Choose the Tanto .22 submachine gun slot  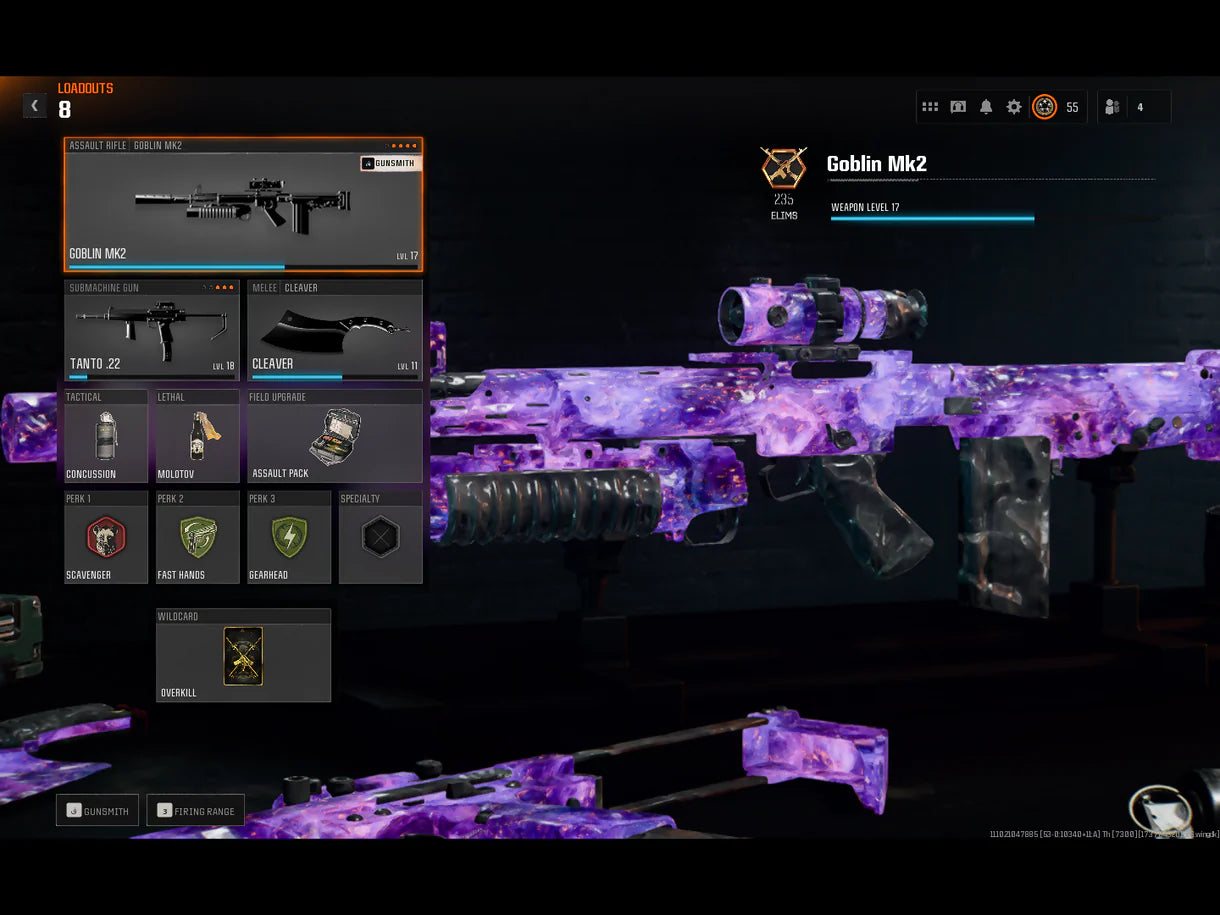[x=152, y=331]
